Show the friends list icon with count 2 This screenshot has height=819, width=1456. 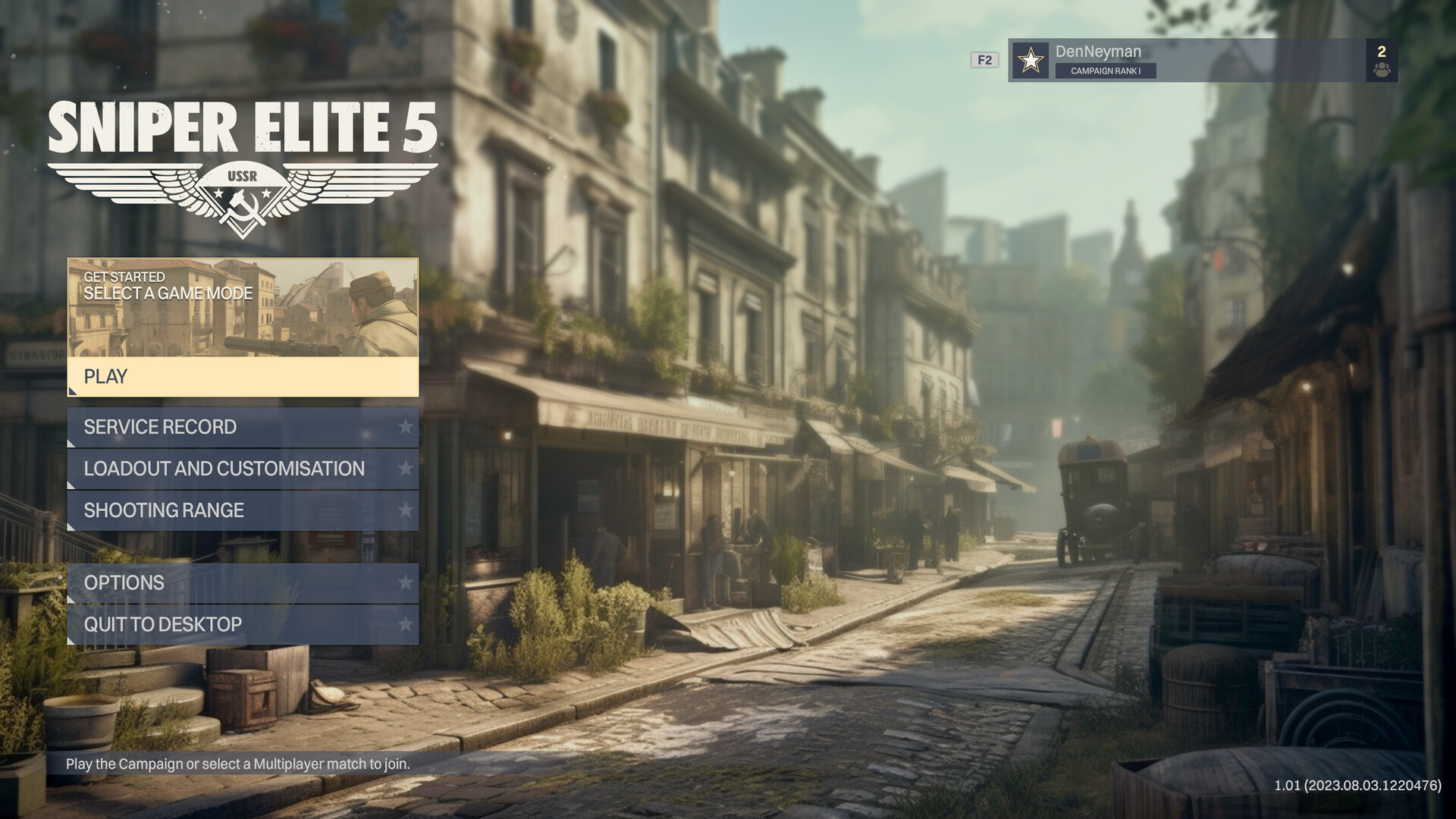tap(1381, 61)
